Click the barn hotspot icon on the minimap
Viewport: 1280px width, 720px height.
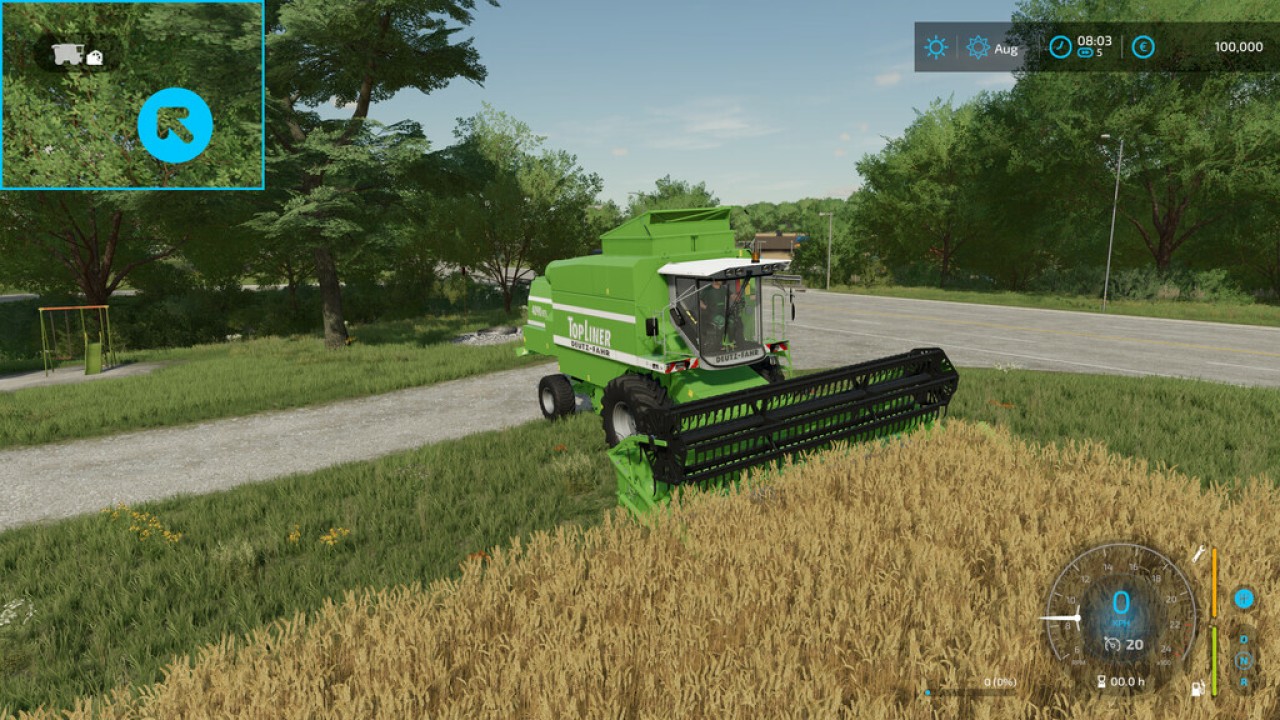94,58
